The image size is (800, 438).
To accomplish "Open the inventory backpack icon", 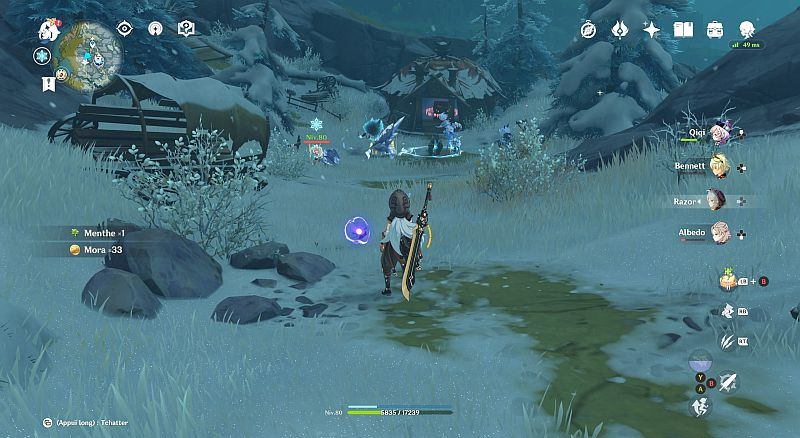I will [x=715, y=30].
